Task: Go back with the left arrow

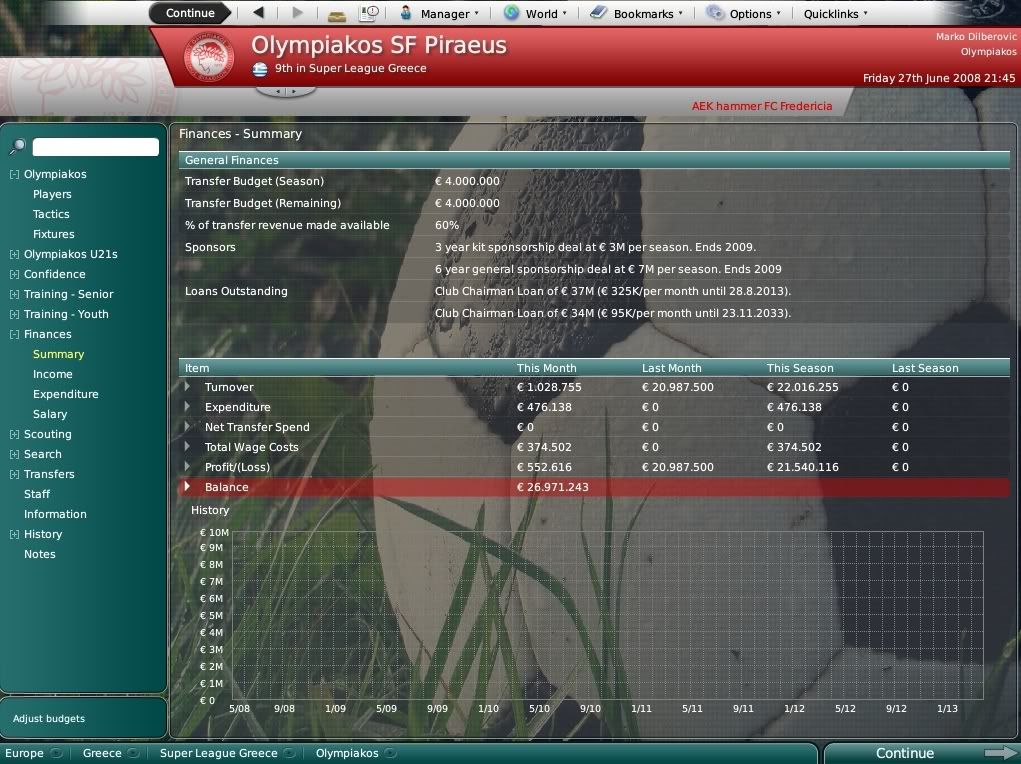Action: click(x=259, y=13)
